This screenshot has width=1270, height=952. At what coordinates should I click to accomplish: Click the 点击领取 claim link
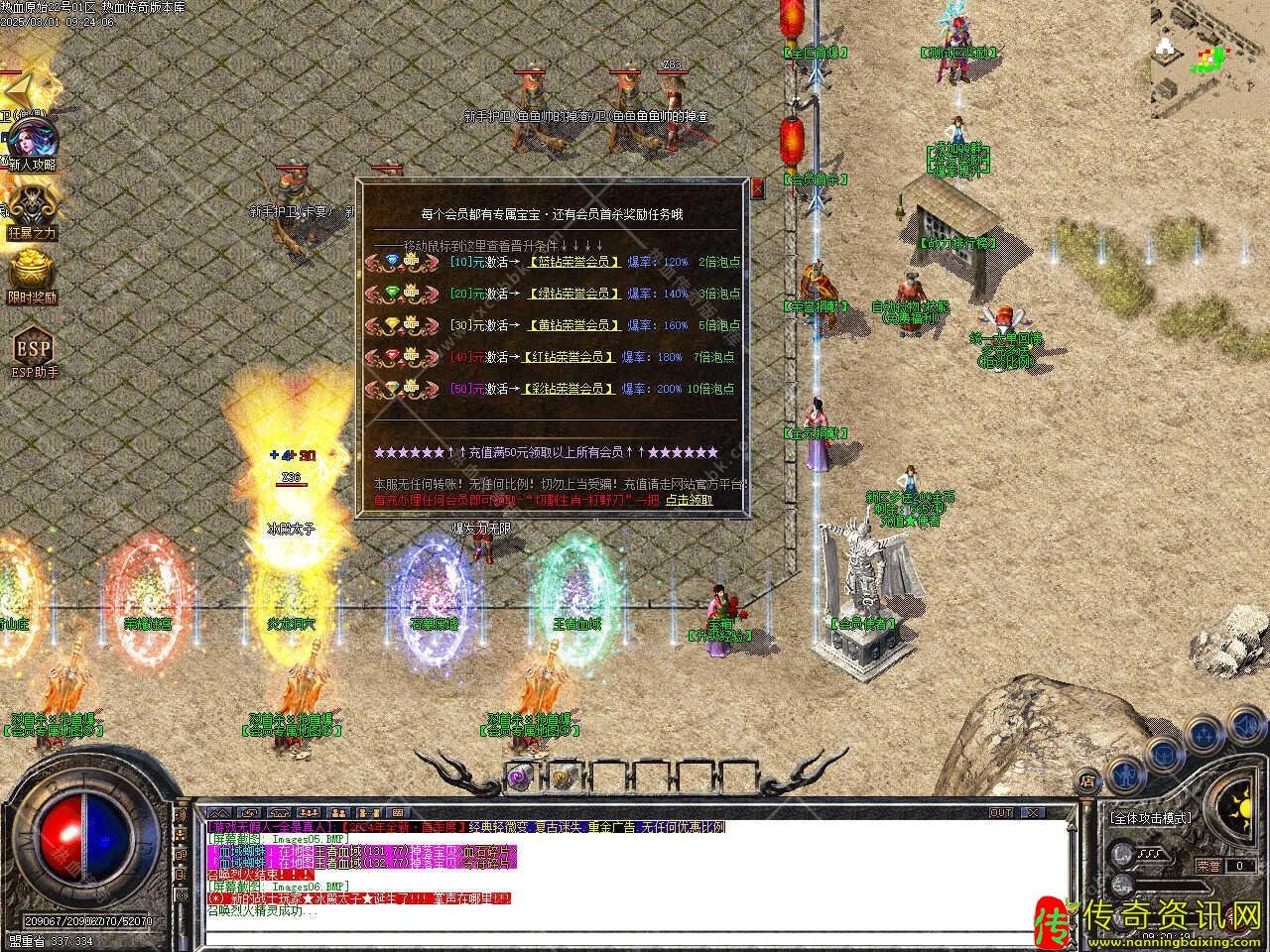[689, 500]
